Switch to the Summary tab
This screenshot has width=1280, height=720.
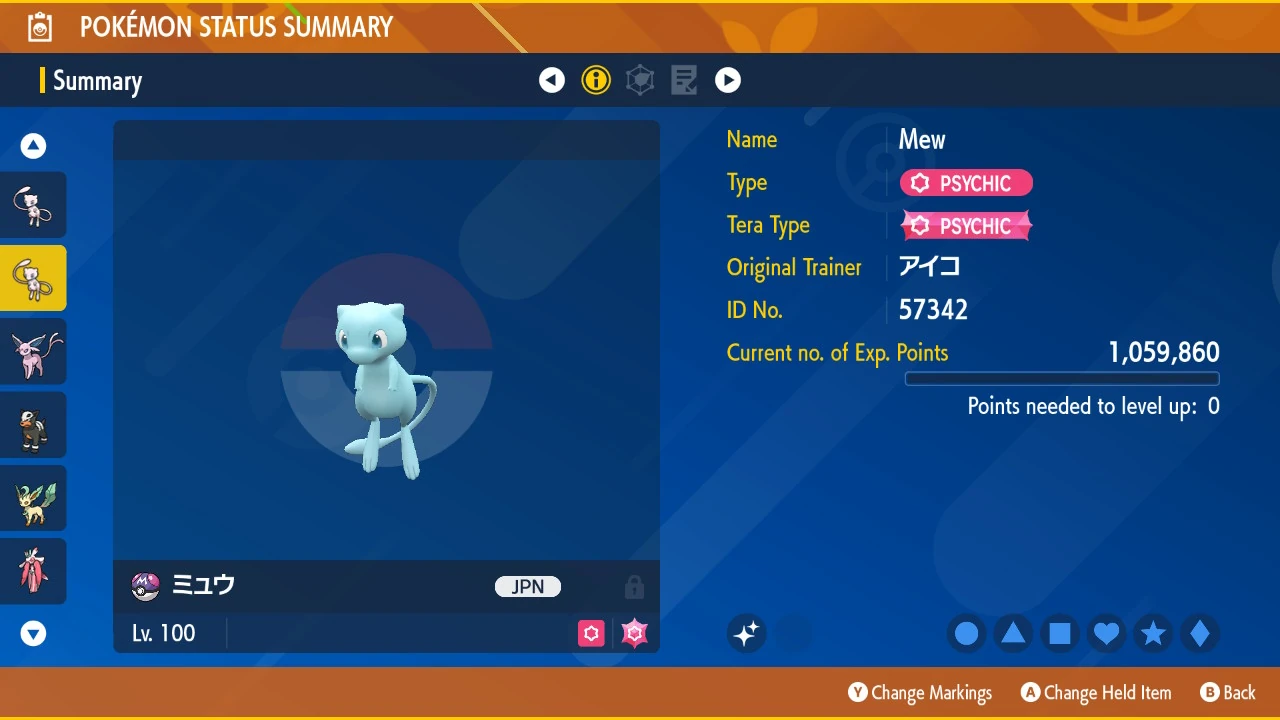point(97,80)
